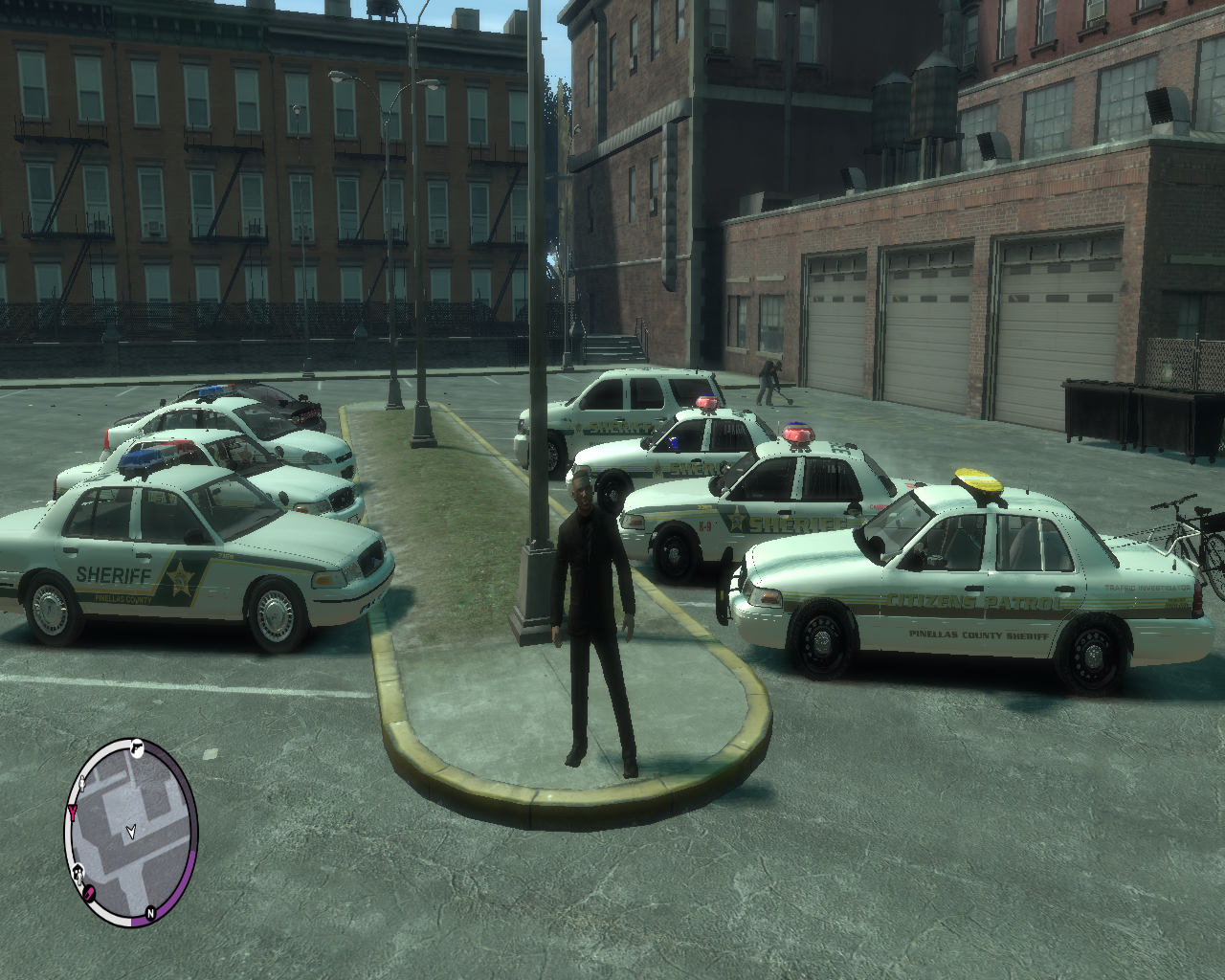The height and width of the screenshot is (980, 1225).
Task: Click the pink Y marker on the minimap
Action: [x=73, y=812]
